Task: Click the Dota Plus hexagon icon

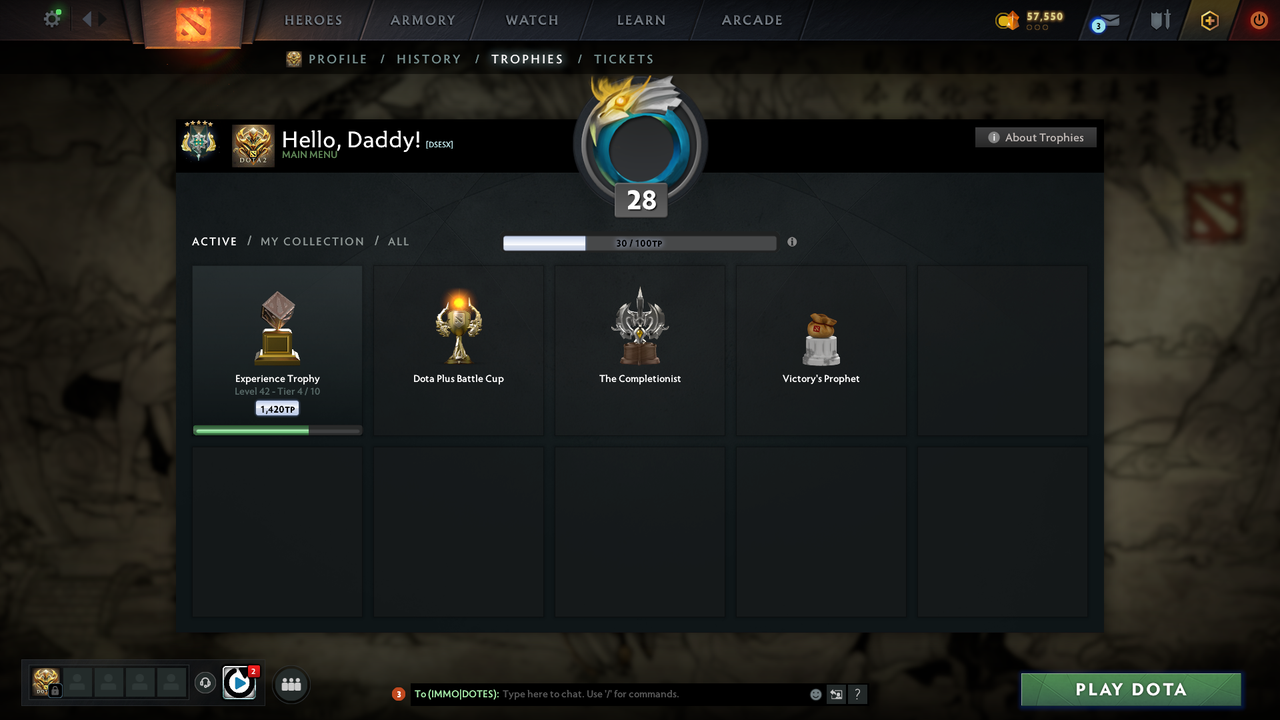Action: (1209, 20)
